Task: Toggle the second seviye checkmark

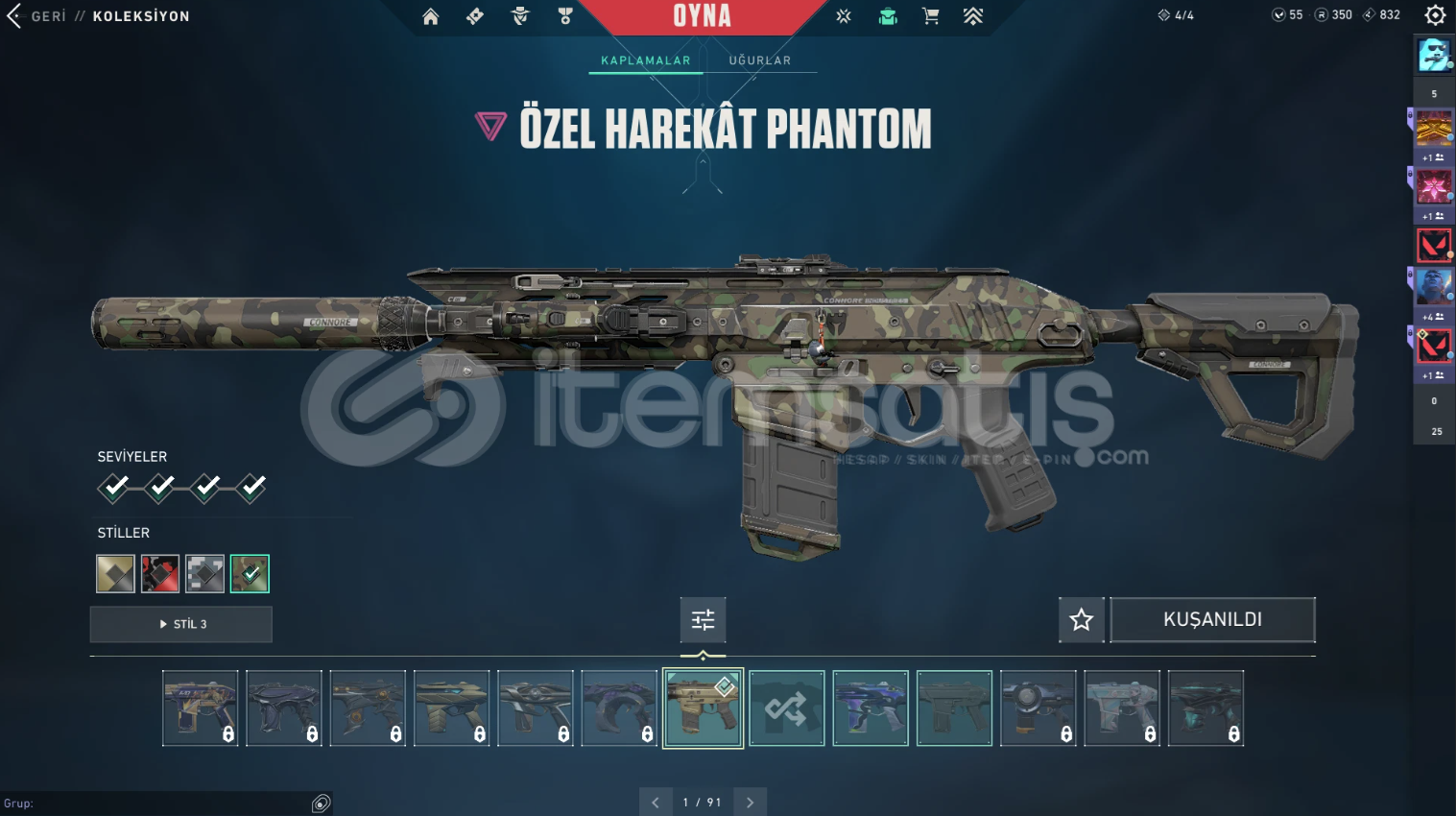Action: pos(159,488)
